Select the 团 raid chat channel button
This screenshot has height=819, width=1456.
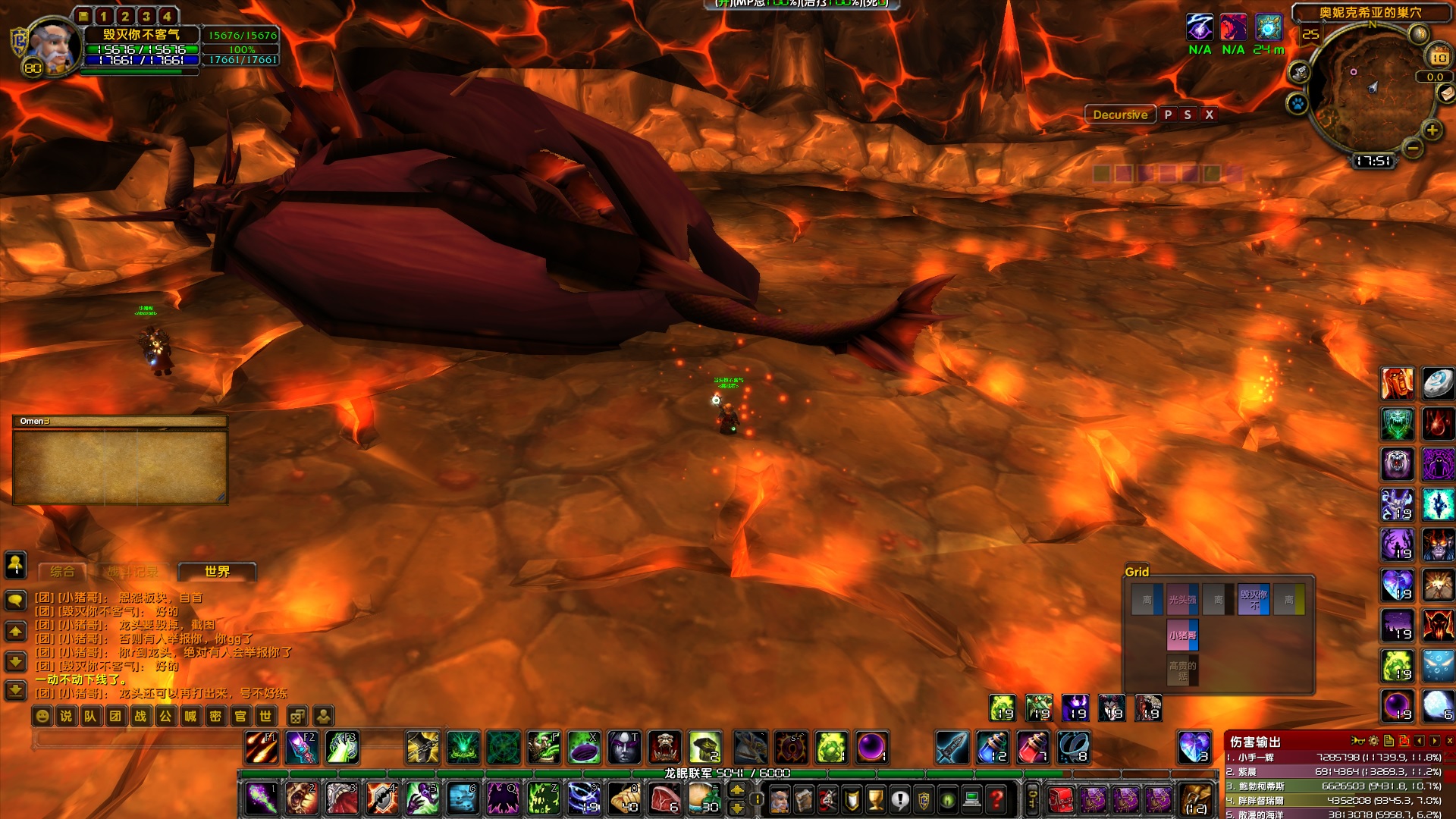115,716
